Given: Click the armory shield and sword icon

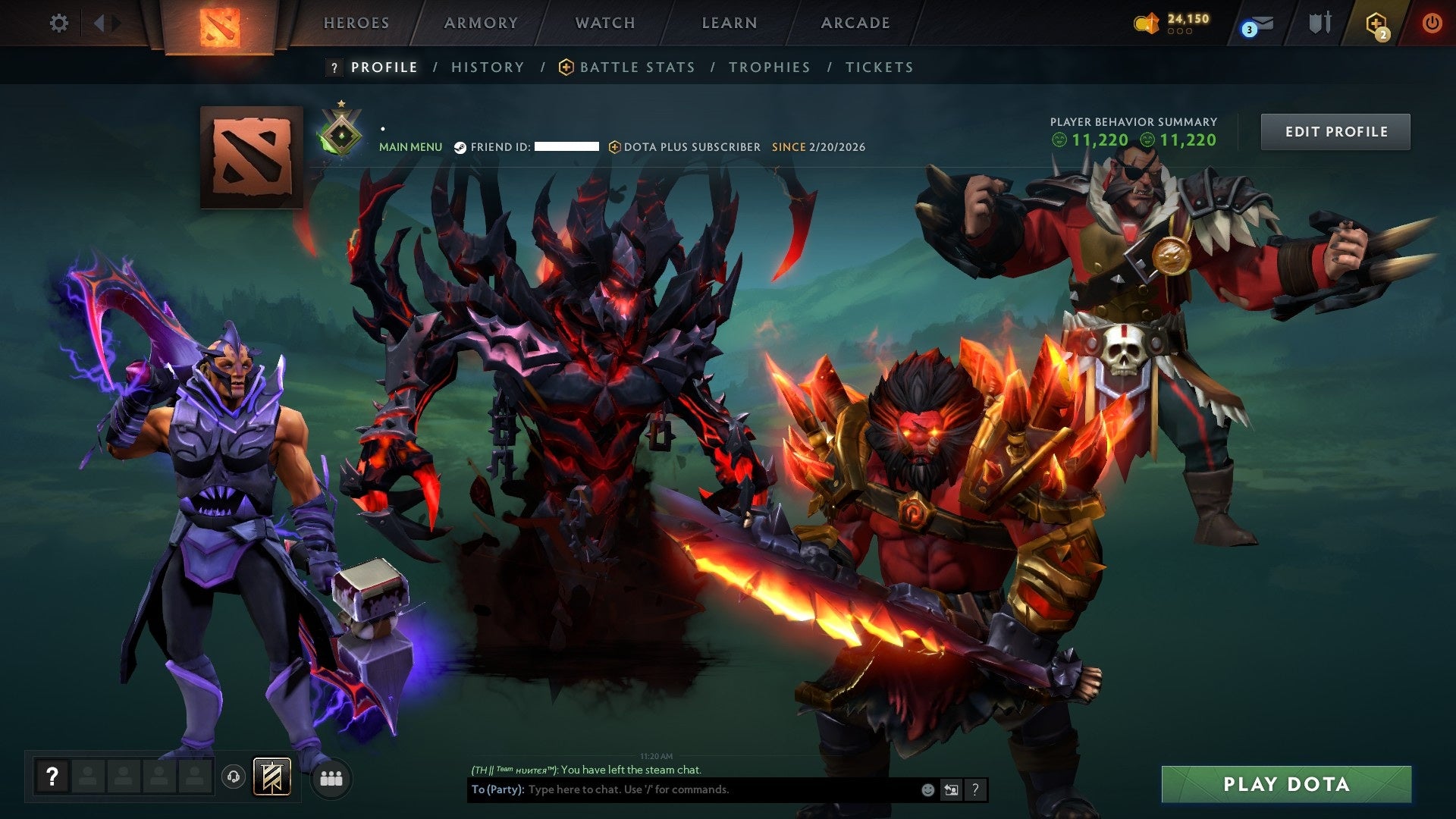Looking at the screenshot, I should tap(1323, 23).
